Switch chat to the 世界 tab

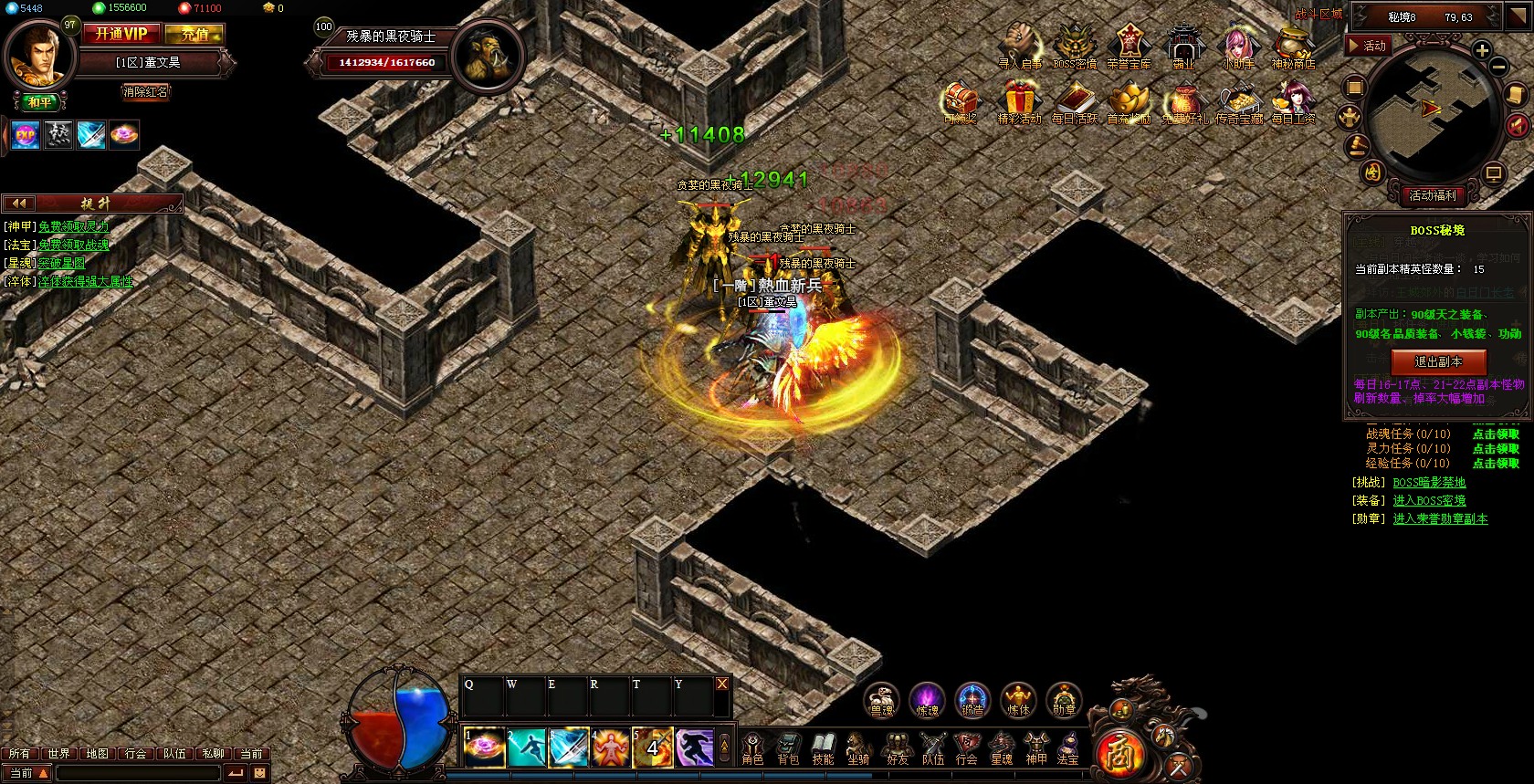point(58,754)
